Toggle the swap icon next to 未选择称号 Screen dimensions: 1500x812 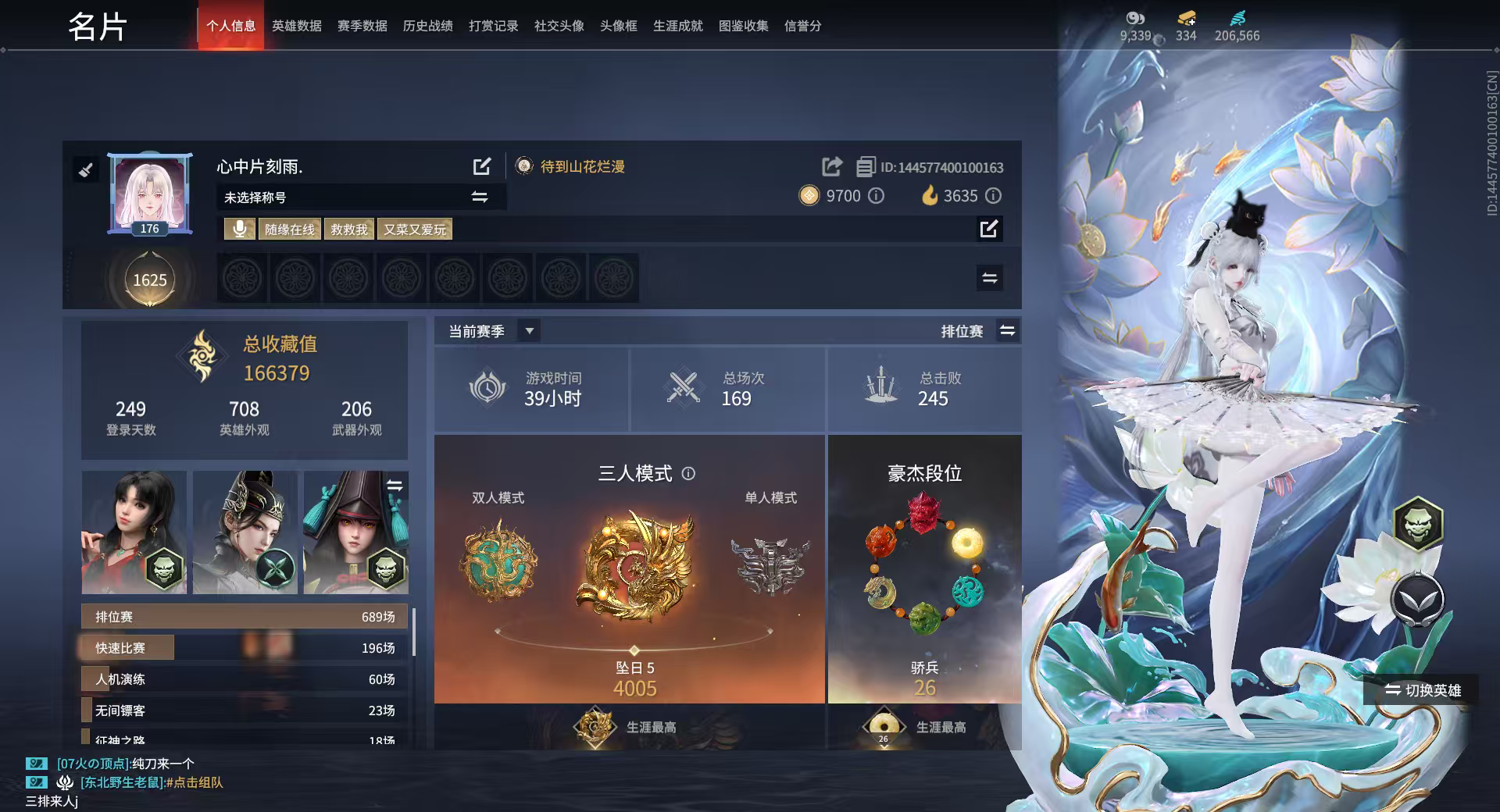click(480, 197)
